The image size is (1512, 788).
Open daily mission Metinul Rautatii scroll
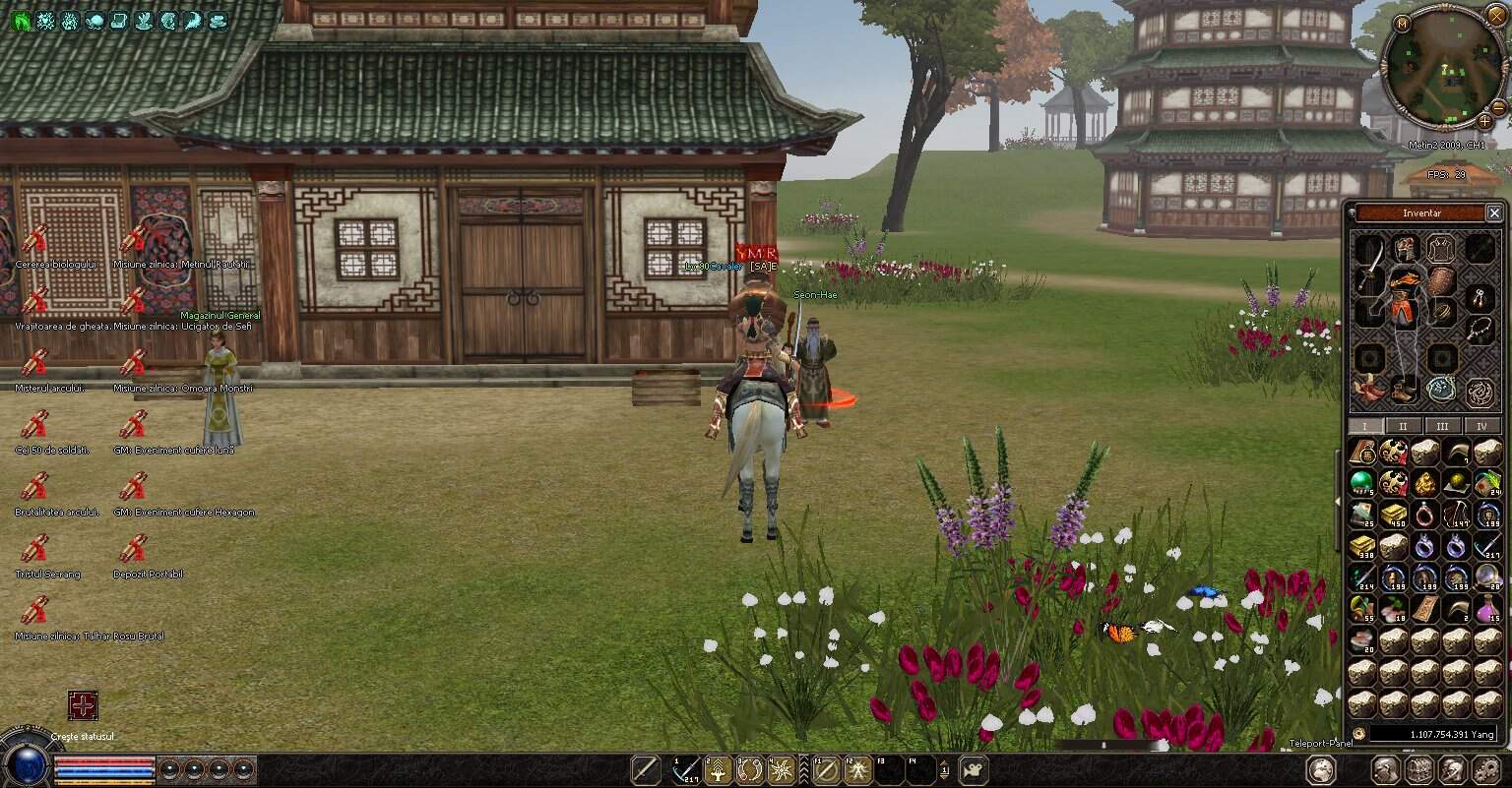click(x=134, y=239)
